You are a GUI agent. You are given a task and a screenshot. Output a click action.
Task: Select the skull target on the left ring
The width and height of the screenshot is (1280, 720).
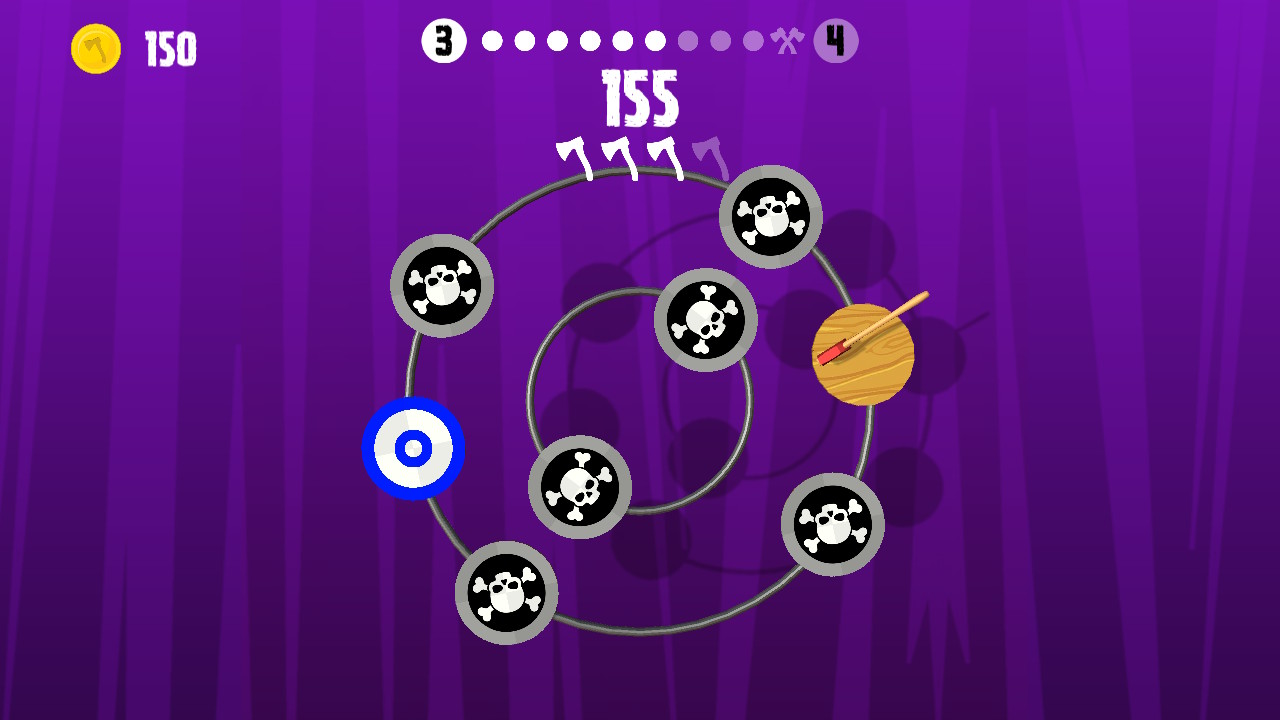(x=442, y=286)
